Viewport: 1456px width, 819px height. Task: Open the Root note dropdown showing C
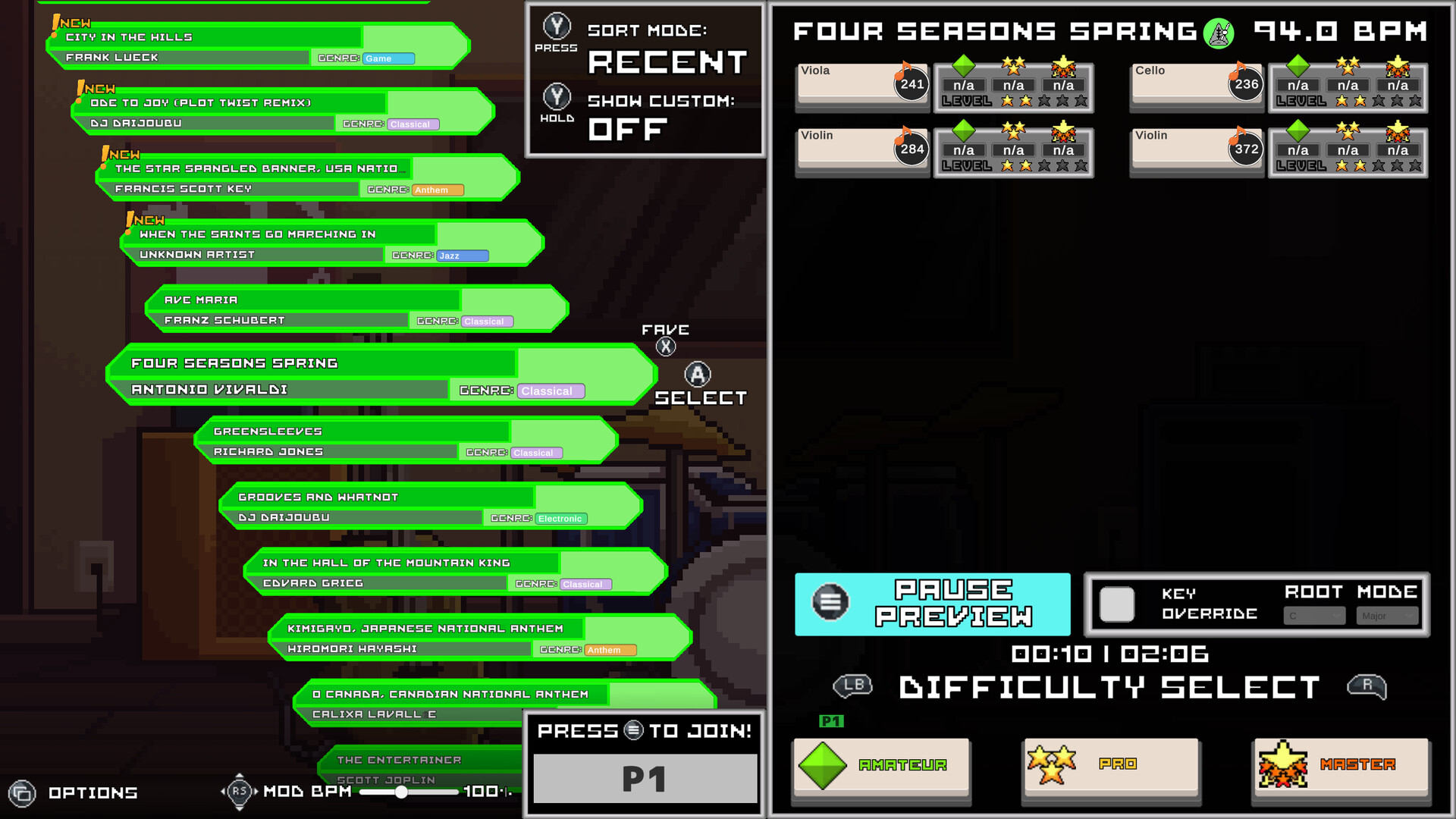(x=1314, y=616)
